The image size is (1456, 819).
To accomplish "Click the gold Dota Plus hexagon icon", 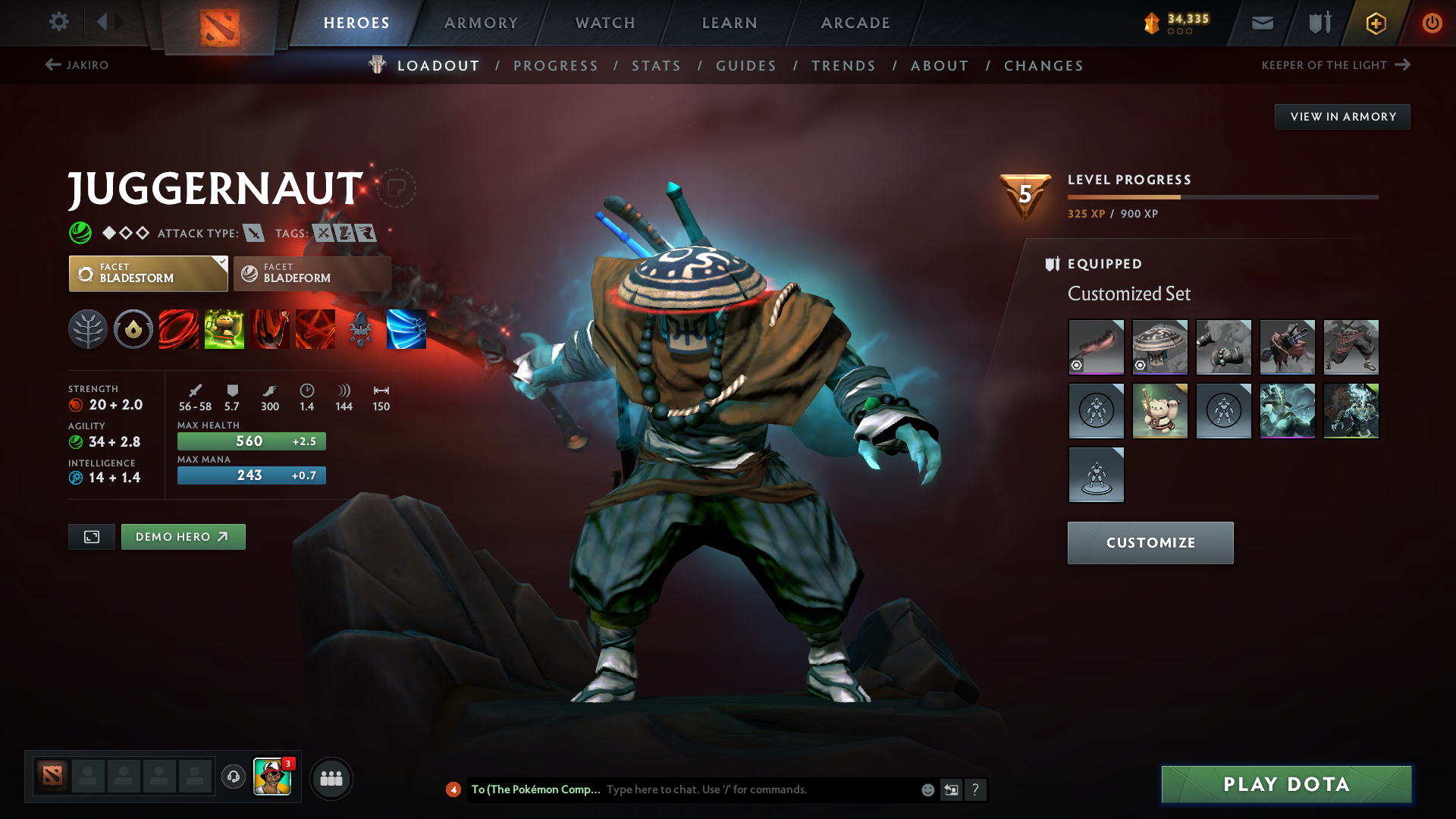I will click(1375, 23).
